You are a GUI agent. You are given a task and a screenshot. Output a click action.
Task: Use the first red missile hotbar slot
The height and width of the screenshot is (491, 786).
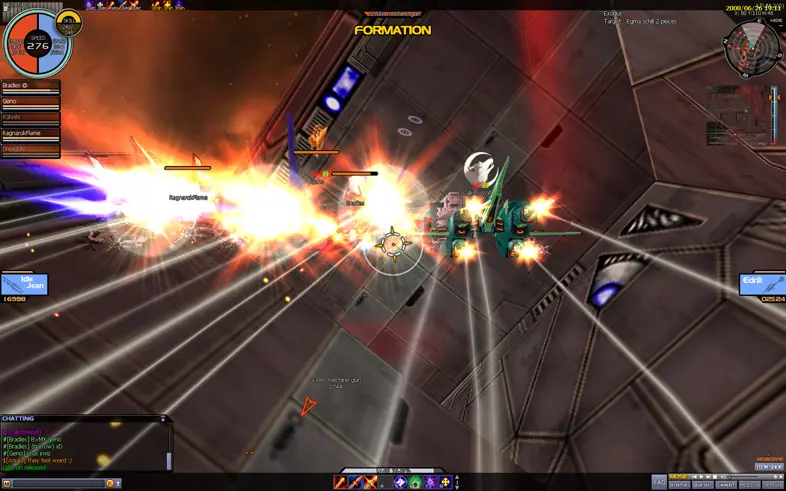[340, 483]
